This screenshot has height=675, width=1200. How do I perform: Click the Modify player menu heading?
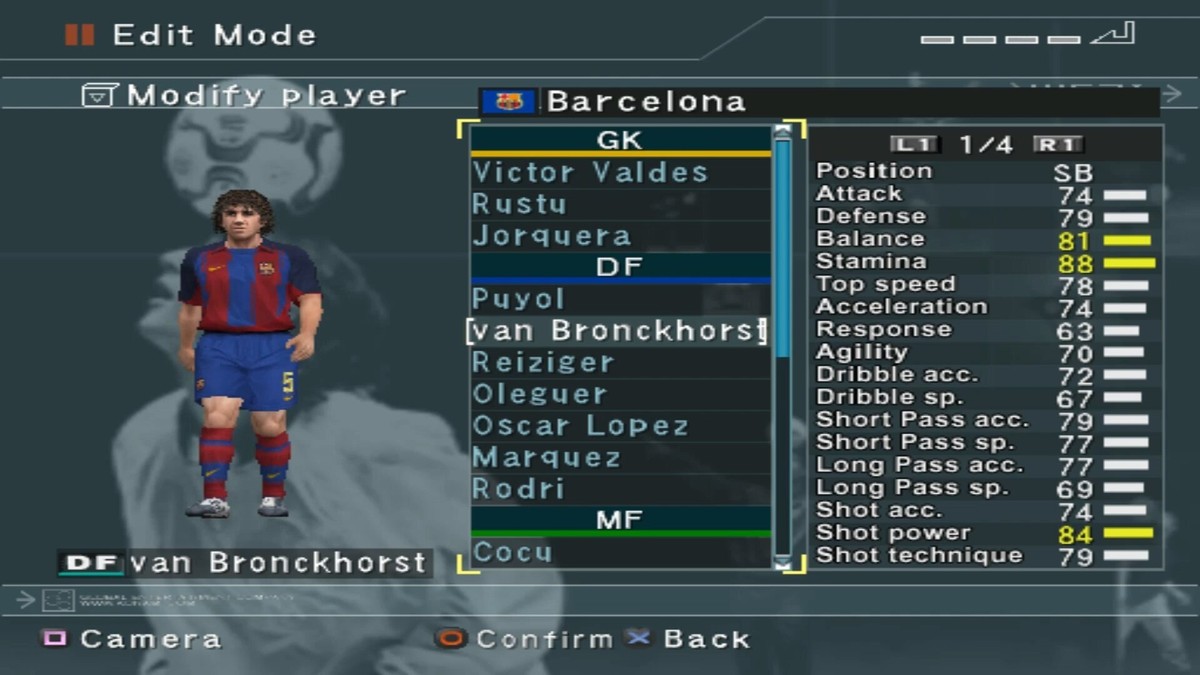point(246,96)
